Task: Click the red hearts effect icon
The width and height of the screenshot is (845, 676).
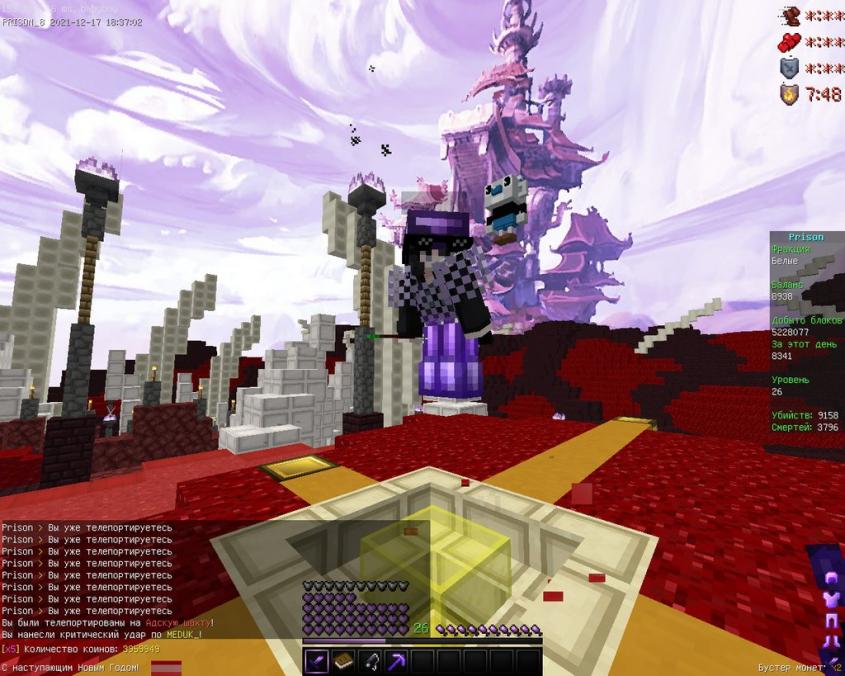Action: point(791,42)
